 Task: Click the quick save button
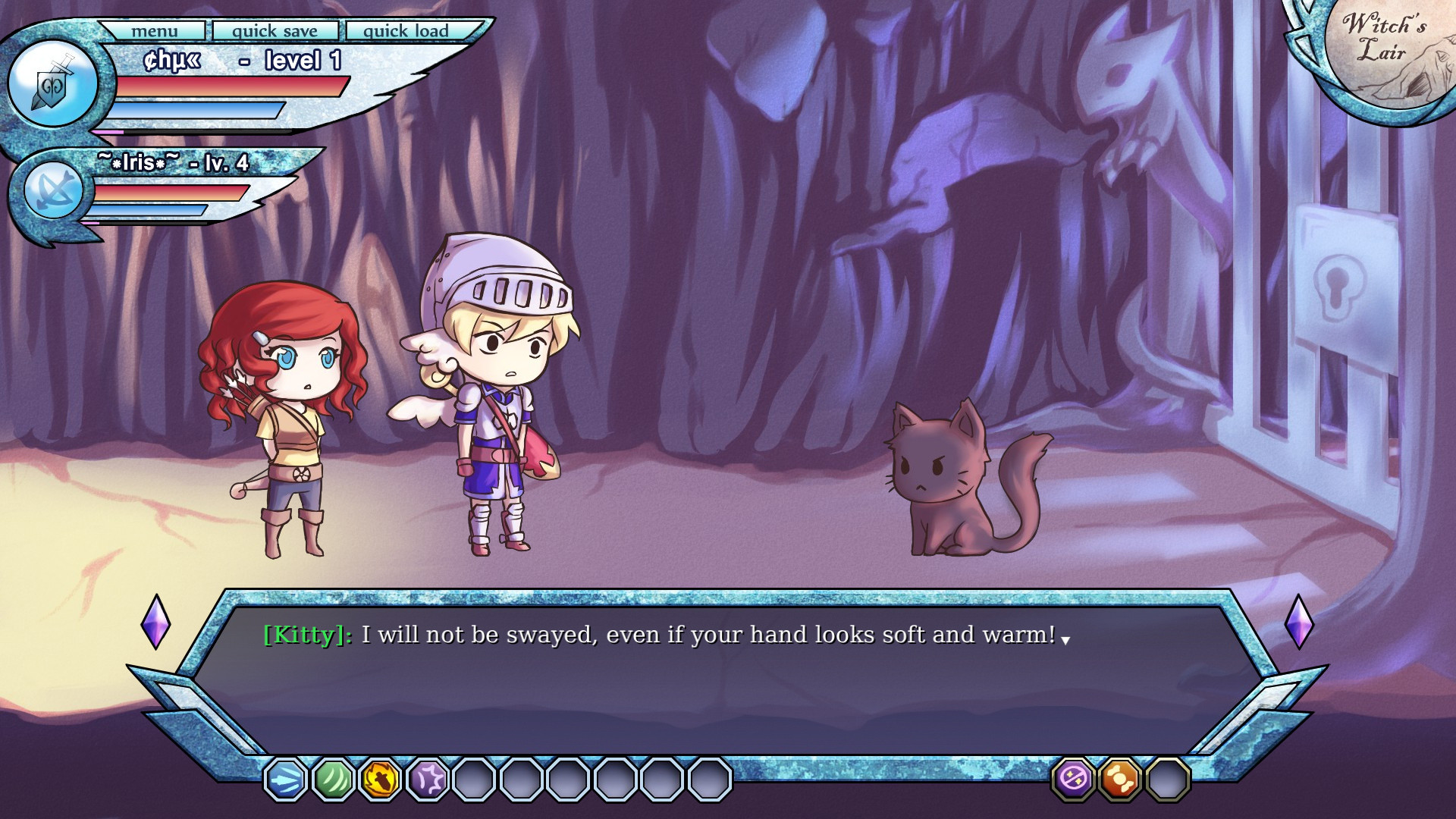pyautogui.click(x=275, y=31)
